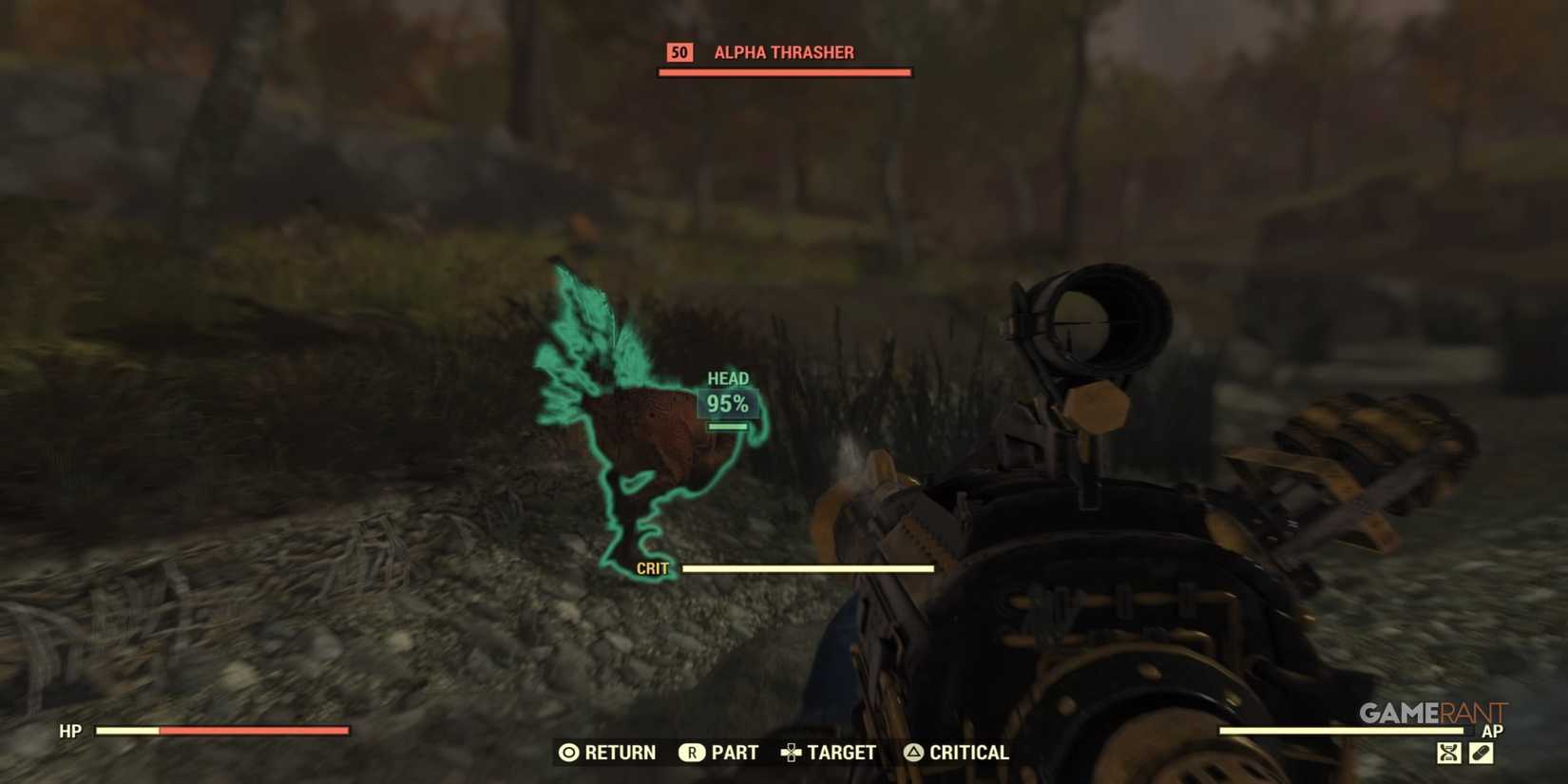1568x784 pixels.
Task: Expand the small bar under 95%
Action: coord(727,426)
